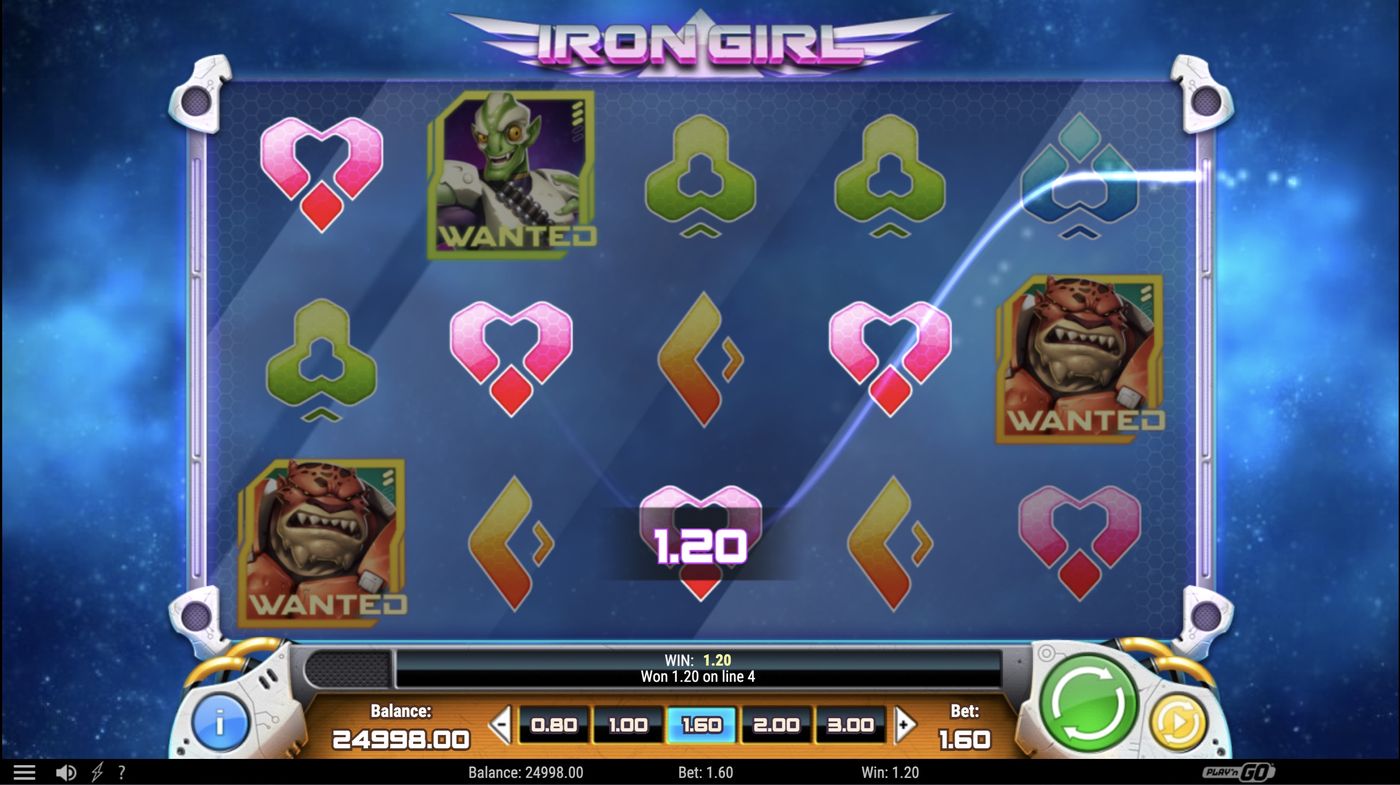Click the Iron Girl logo at the top
The width and height of the screenshot is (1400, 785).
click(700, 40)
